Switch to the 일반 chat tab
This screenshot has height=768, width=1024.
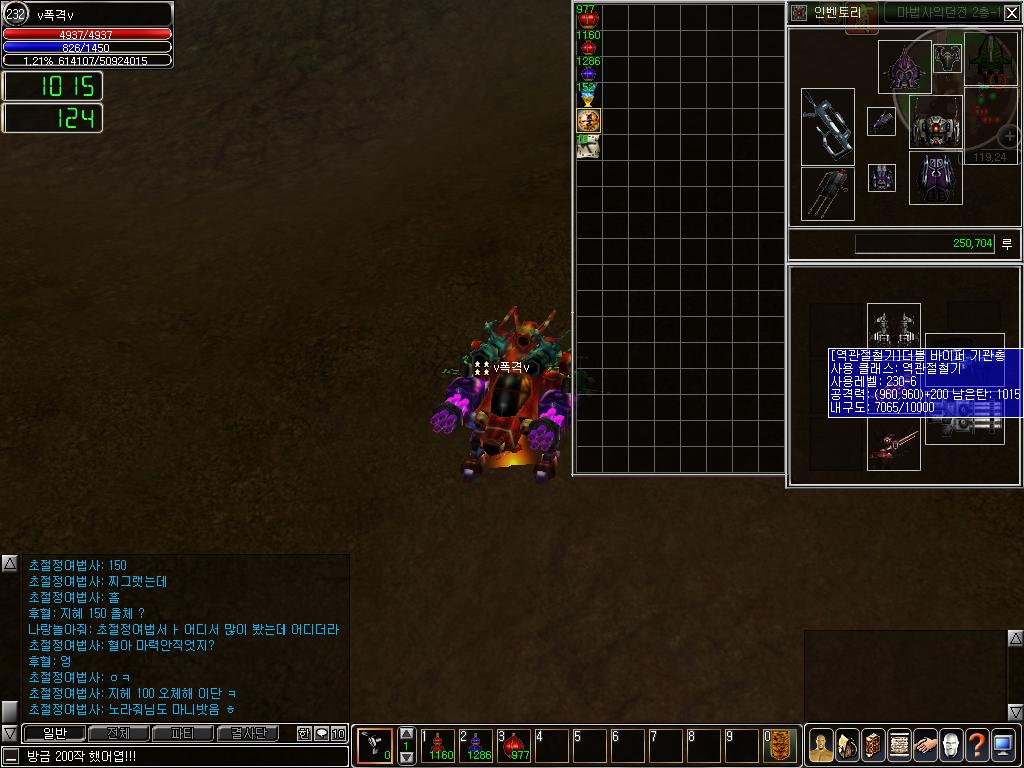54,733
